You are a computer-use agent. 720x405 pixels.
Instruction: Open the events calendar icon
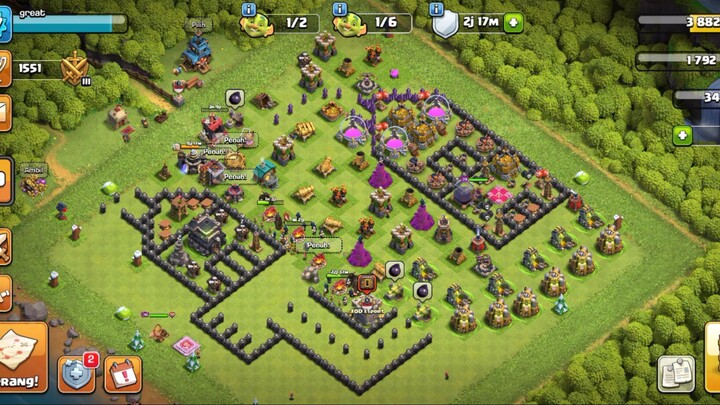click(x=122, y=373)
